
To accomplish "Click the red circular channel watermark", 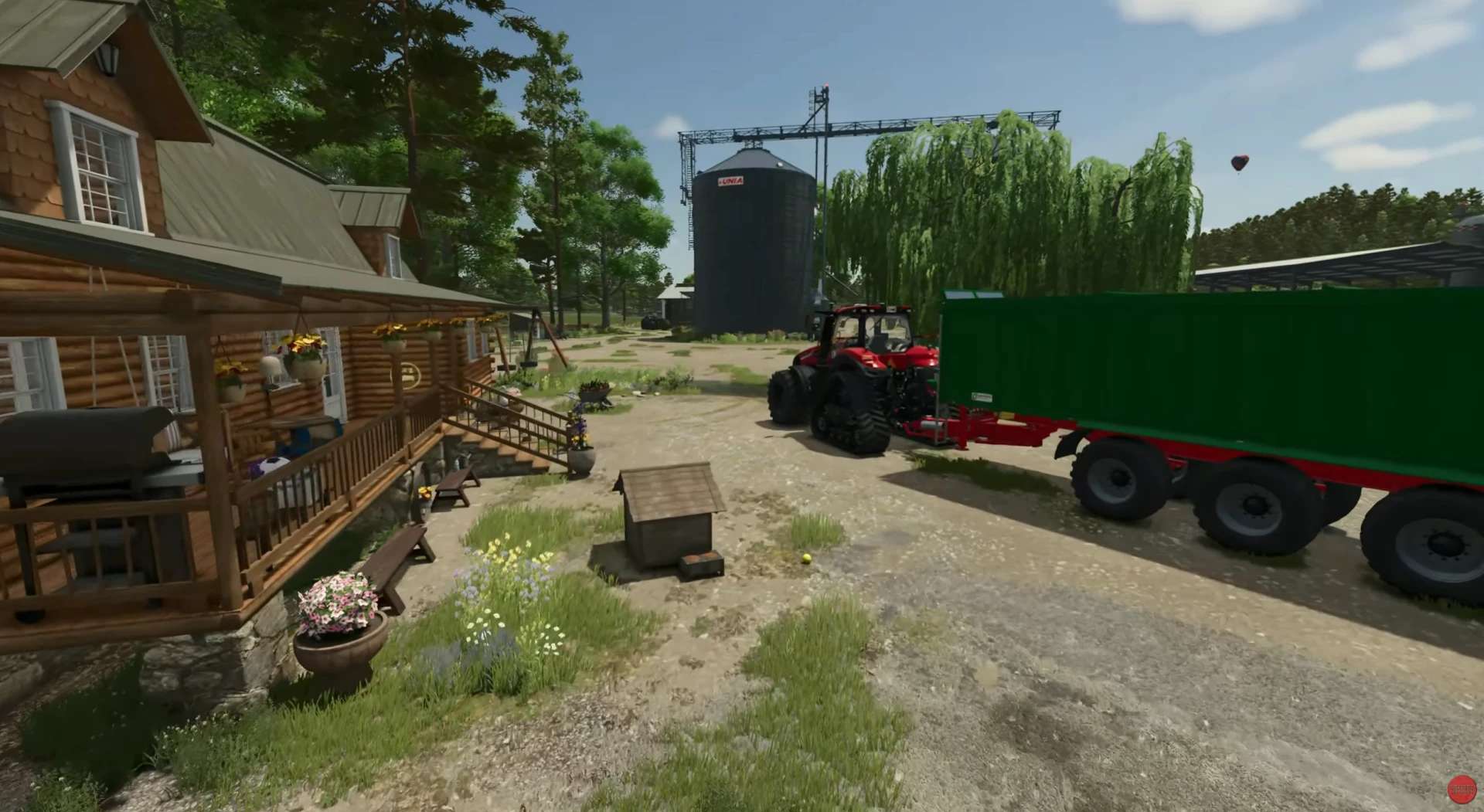I will click(1461, 789).
